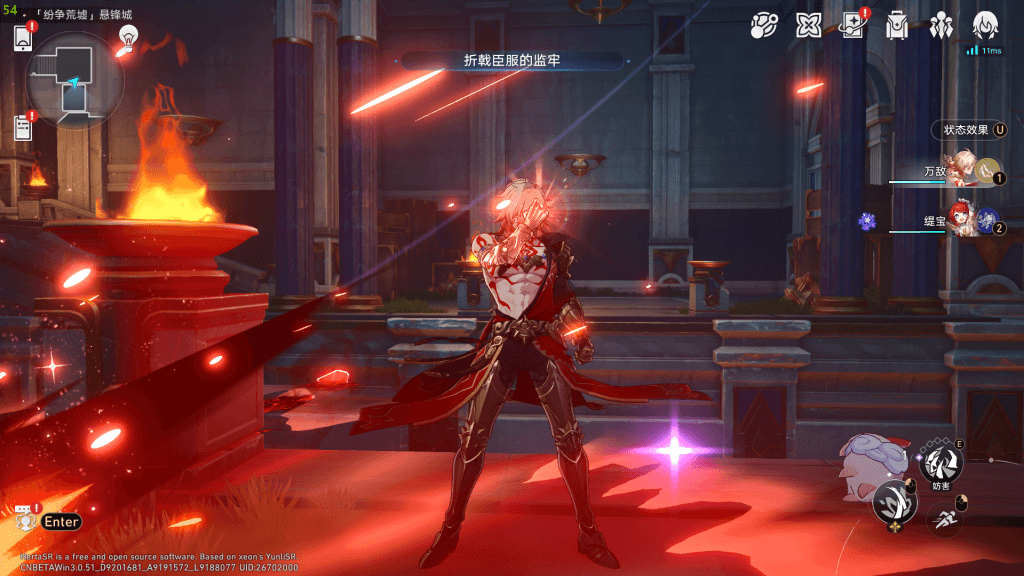The image size is (1024, 576).
Task: Open the mission clipboard icon
Action: point(23,127)
